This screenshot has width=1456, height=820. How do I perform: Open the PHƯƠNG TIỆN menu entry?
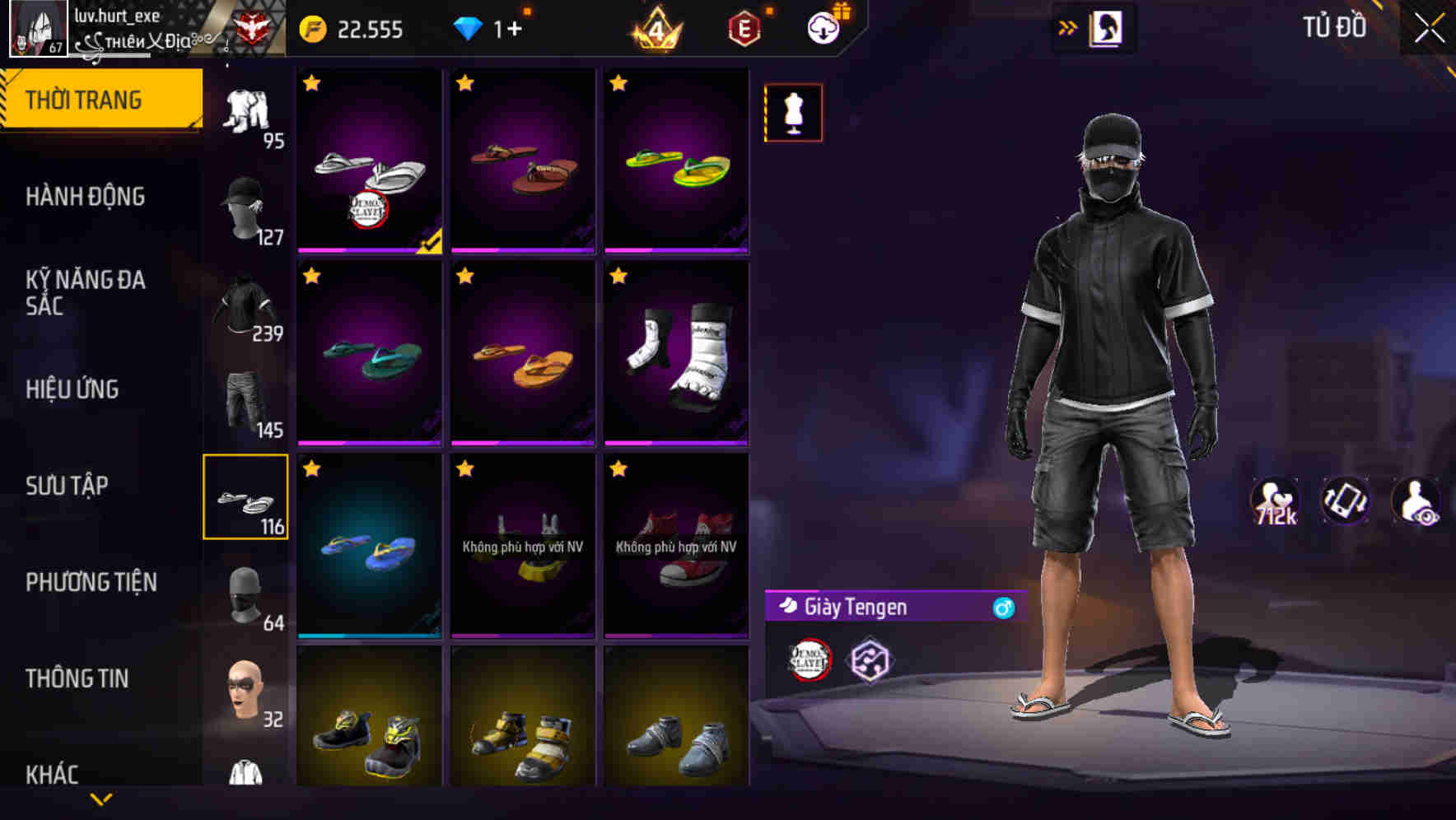(89, 581)
